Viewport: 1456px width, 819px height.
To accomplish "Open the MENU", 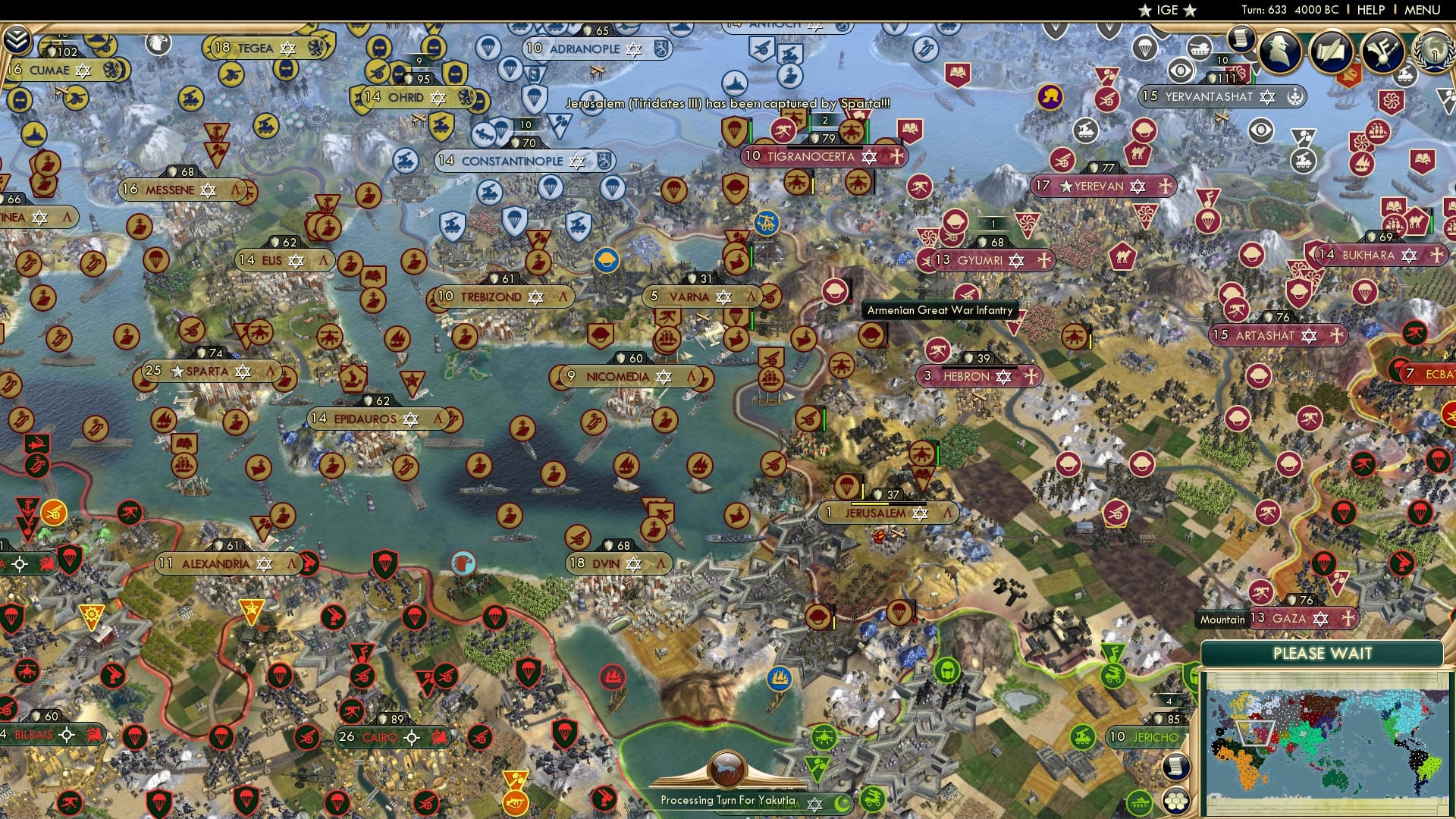I will pyautogui.click(x=1422, y=10).
